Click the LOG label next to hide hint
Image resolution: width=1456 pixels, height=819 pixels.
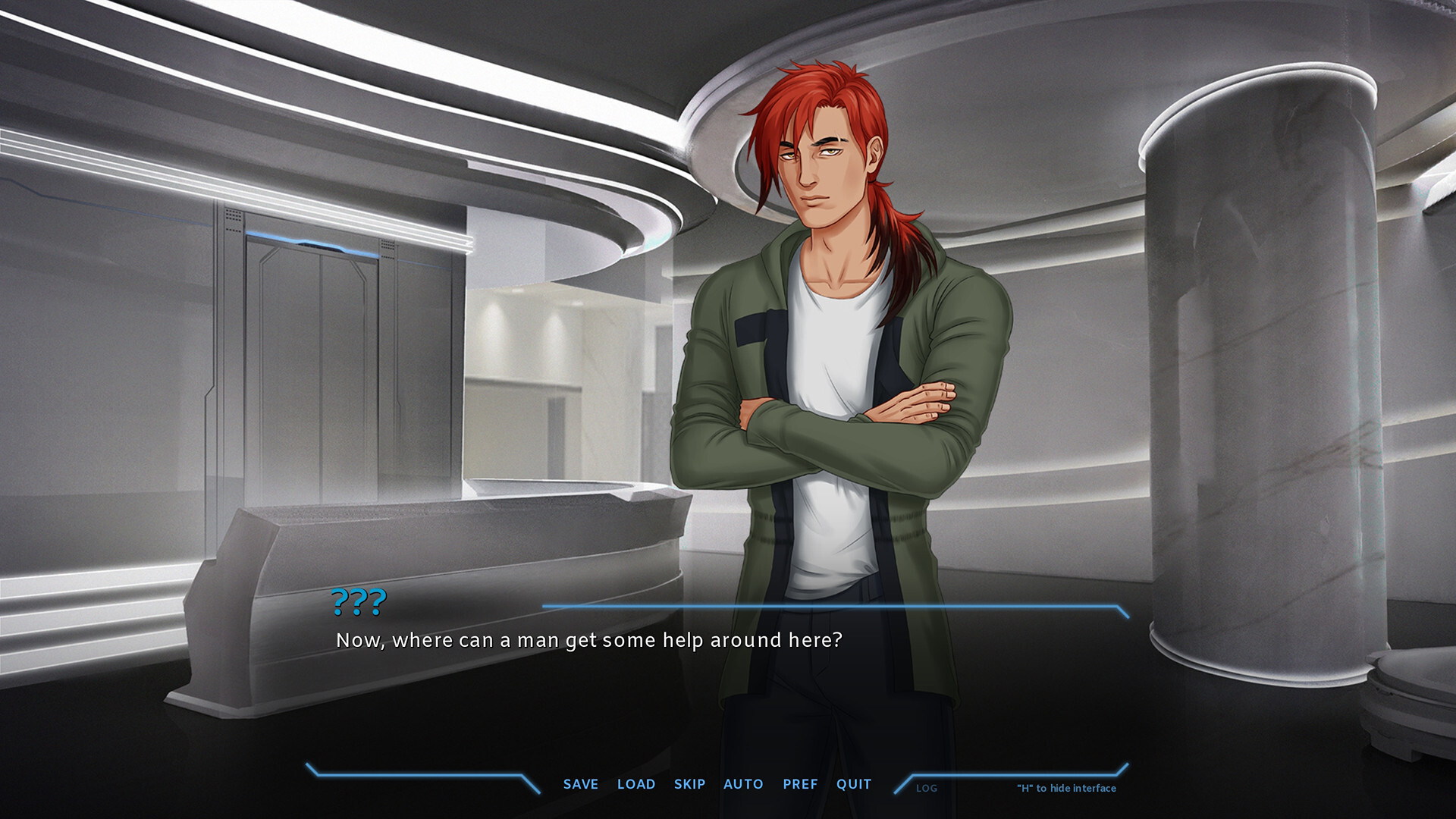[927, 788]
